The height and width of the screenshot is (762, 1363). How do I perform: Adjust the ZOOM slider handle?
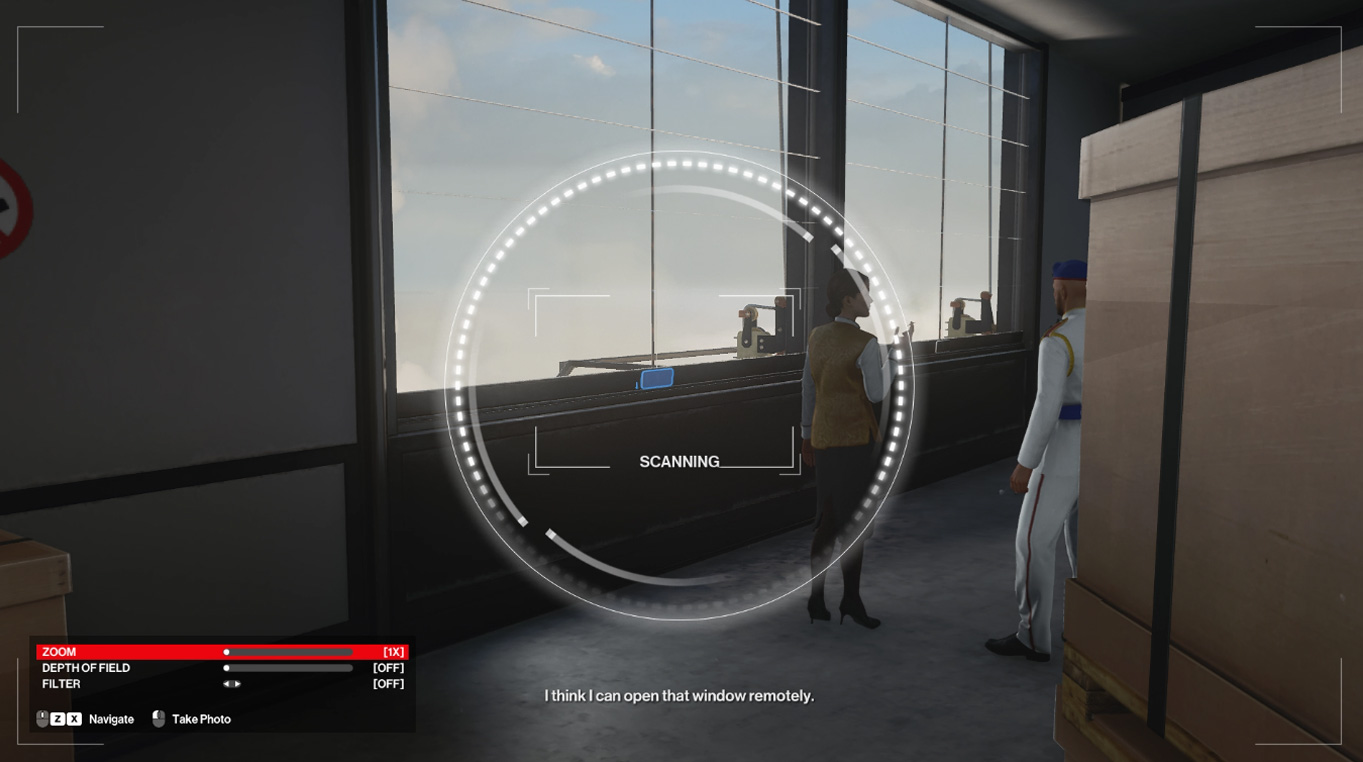227,651
